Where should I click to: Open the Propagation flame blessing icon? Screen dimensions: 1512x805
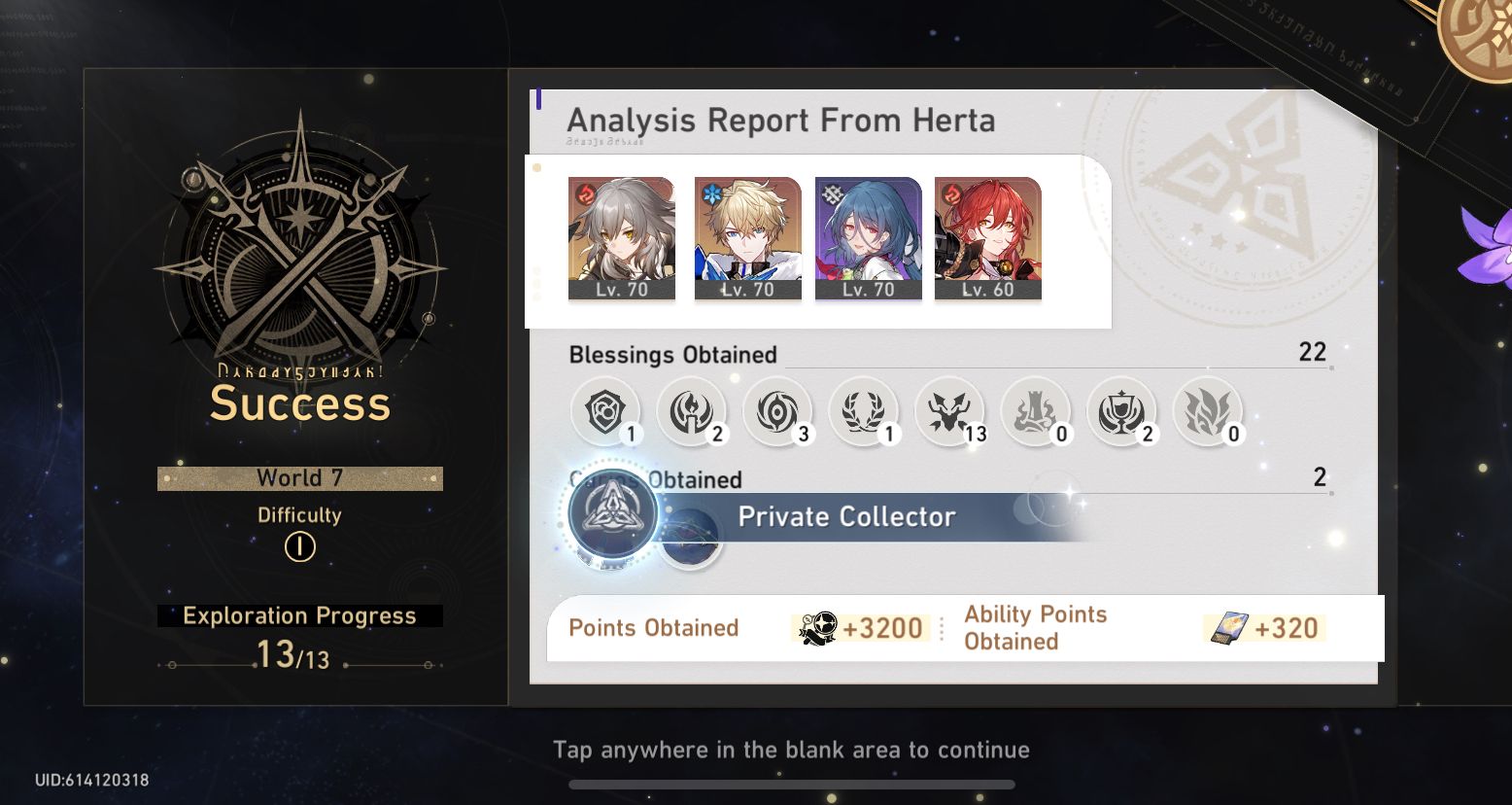tap(1210, 410)
